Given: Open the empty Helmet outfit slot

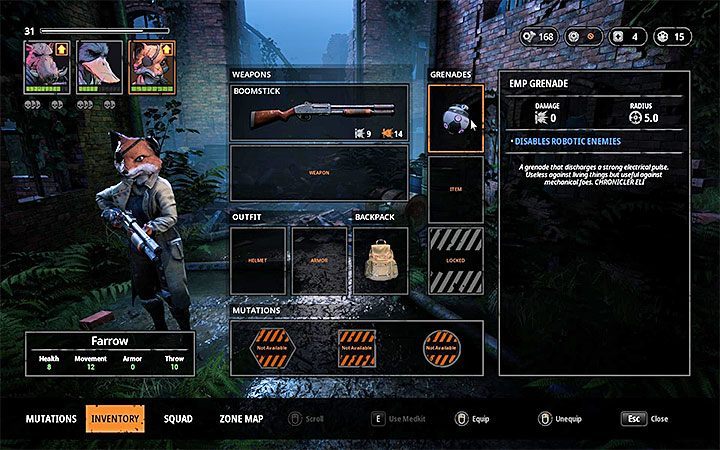Looking at the screenshot, I should (x=258, y=260).
